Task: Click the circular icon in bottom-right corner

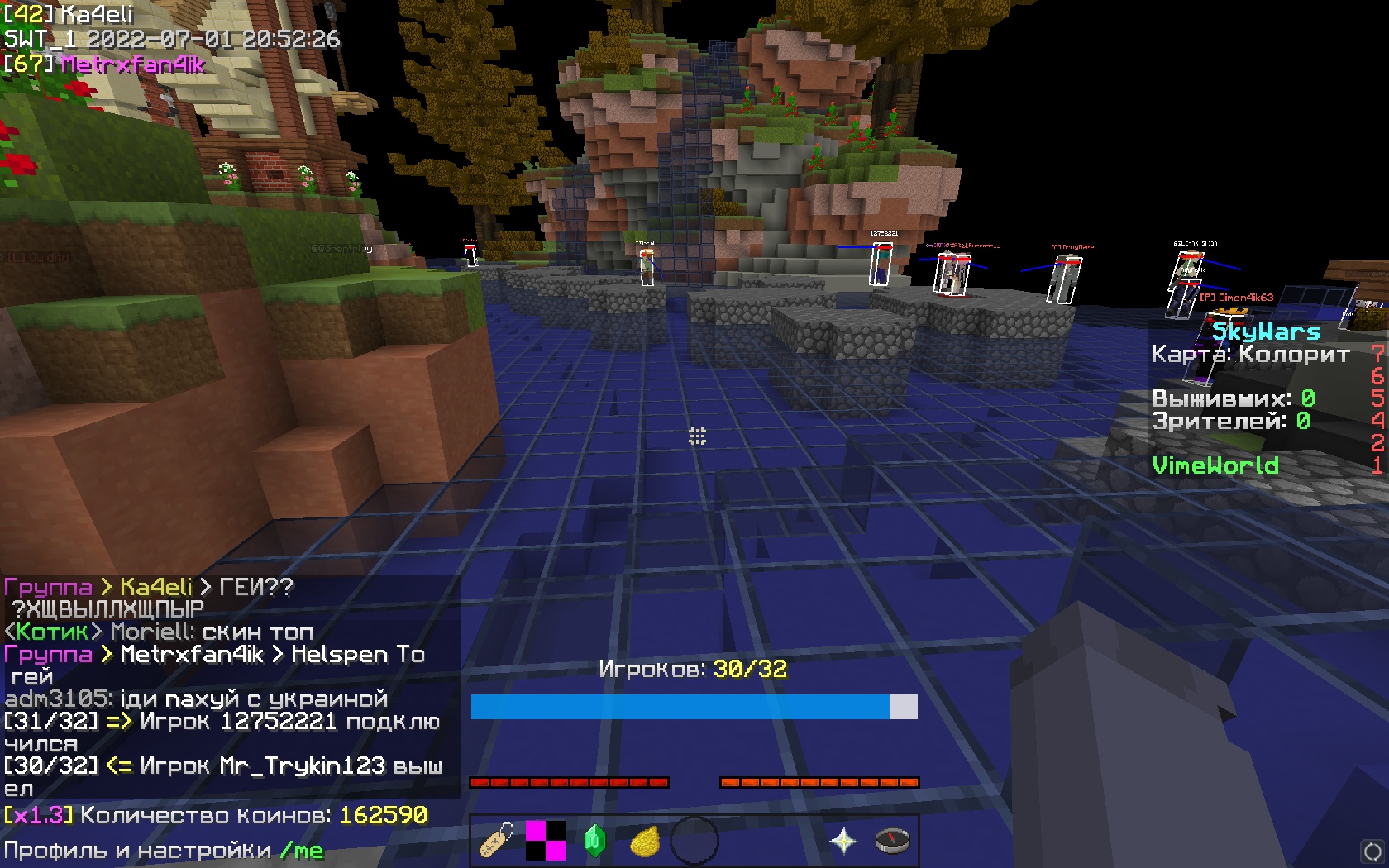Action: [x=1372, y=851]
